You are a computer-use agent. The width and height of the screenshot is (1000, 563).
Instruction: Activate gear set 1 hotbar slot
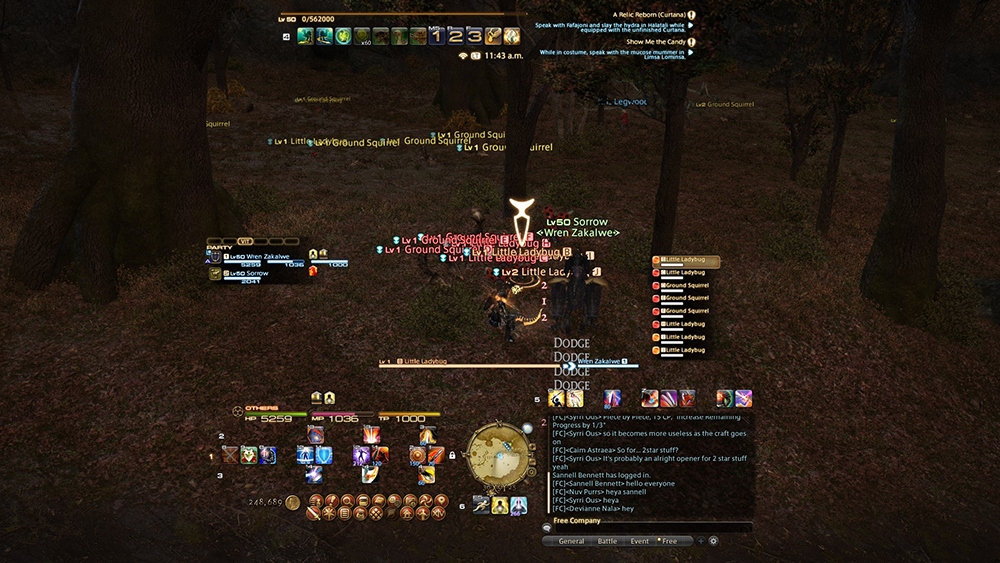(x=436, y=36)
